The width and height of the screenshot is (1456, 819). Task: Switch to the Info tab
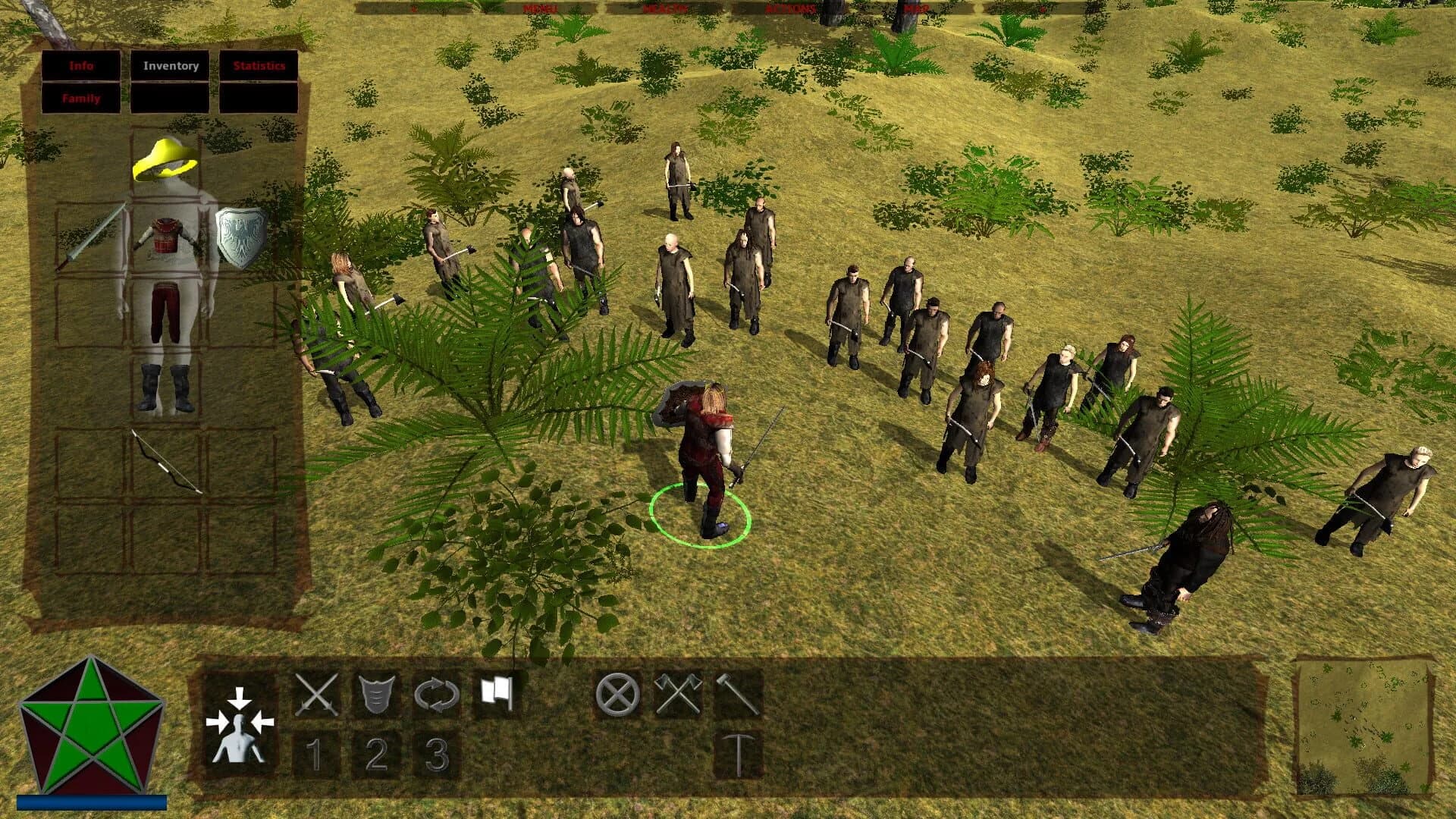[82, 67]
